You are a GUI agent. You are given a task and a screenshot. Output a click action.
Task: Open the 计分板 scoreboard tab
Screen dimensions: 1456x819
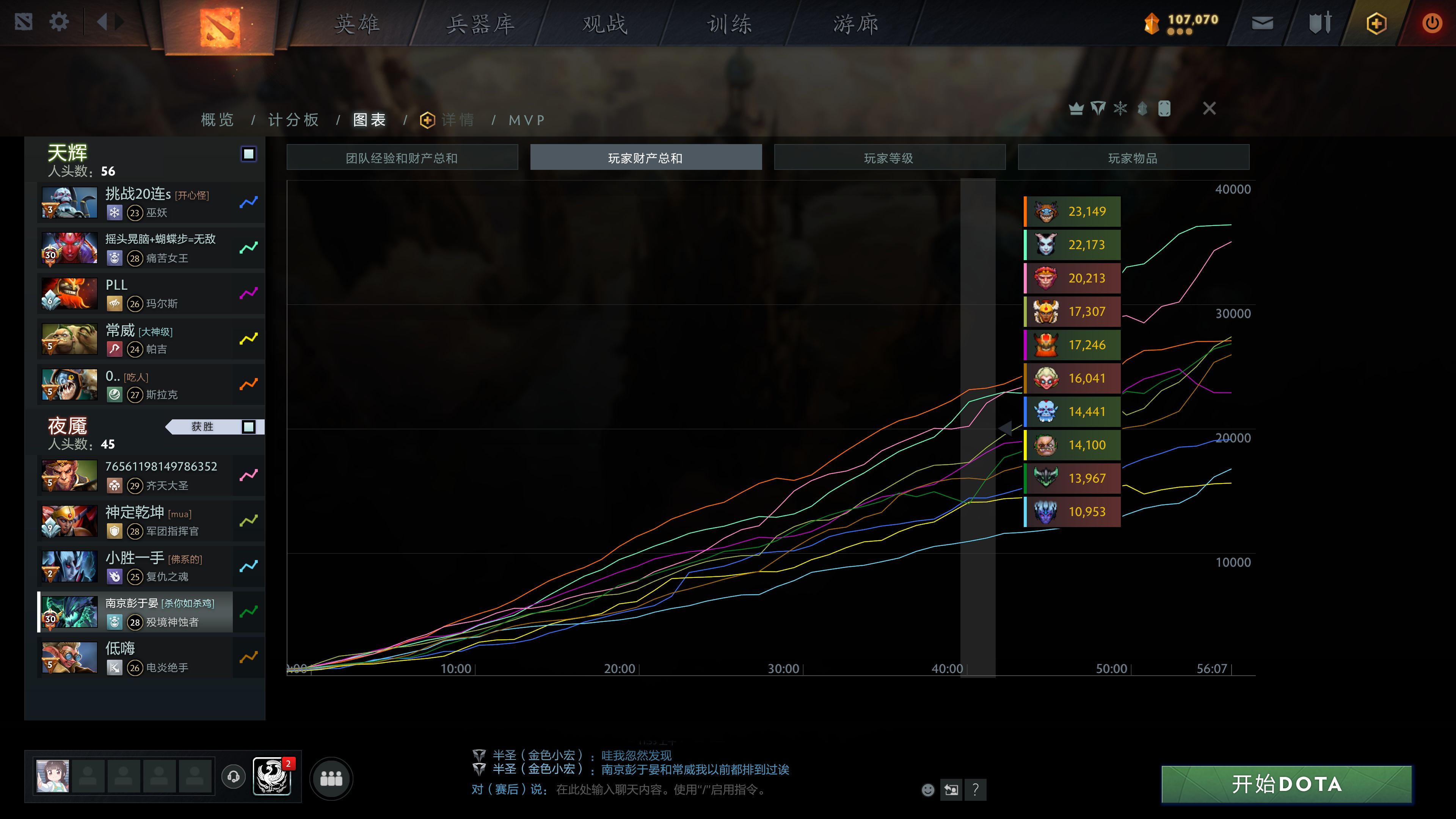point(293,120)
